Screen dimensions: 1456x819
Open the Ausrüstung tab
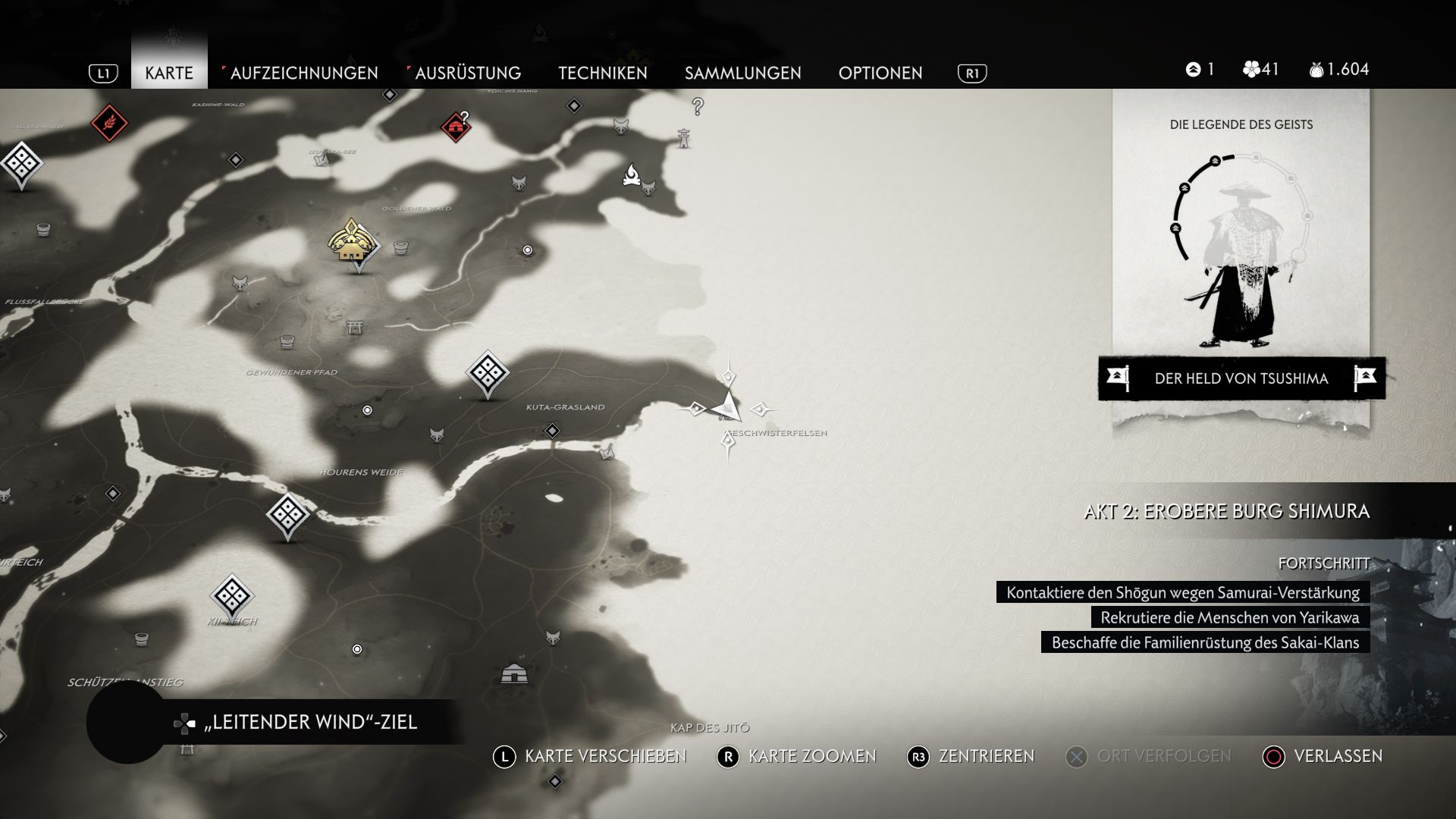[x=467, y=73]
